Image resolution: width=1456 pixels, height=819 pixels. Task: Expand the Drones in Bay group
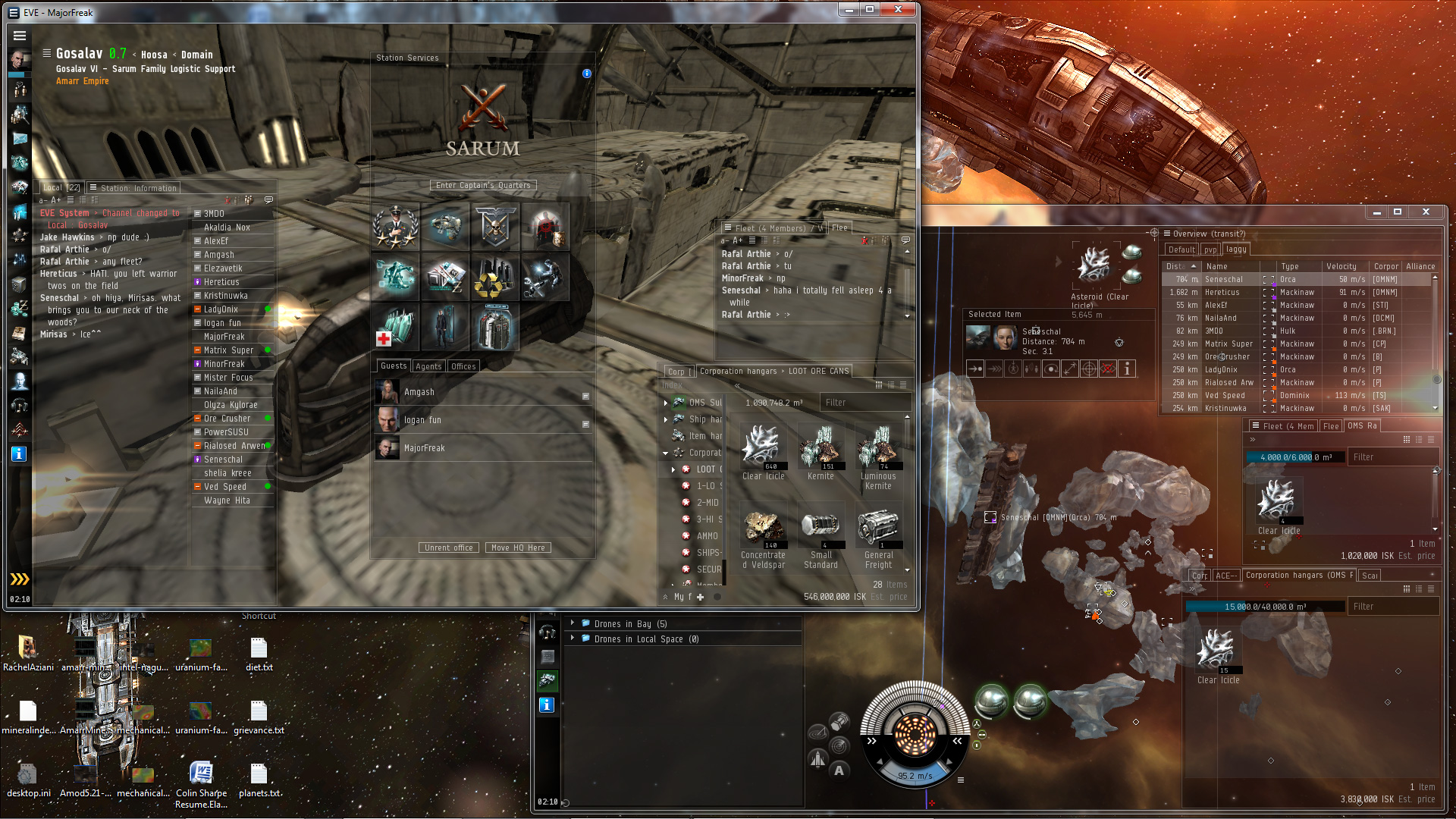pyautogui.click(x=573, y=623)
